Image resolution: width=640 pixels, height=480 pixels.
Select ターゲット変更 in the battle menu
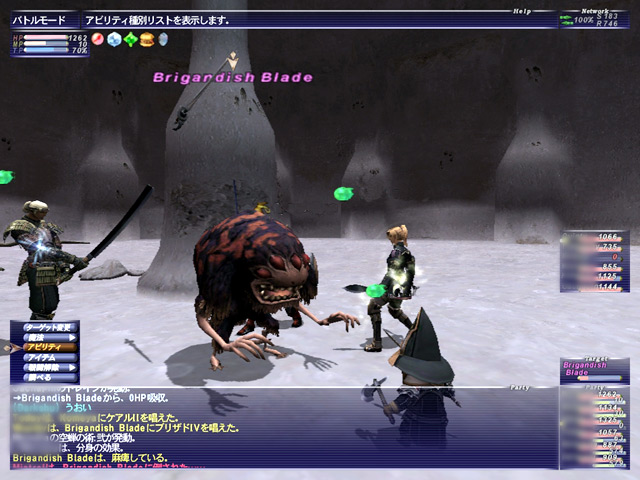[x=45, y=326]
